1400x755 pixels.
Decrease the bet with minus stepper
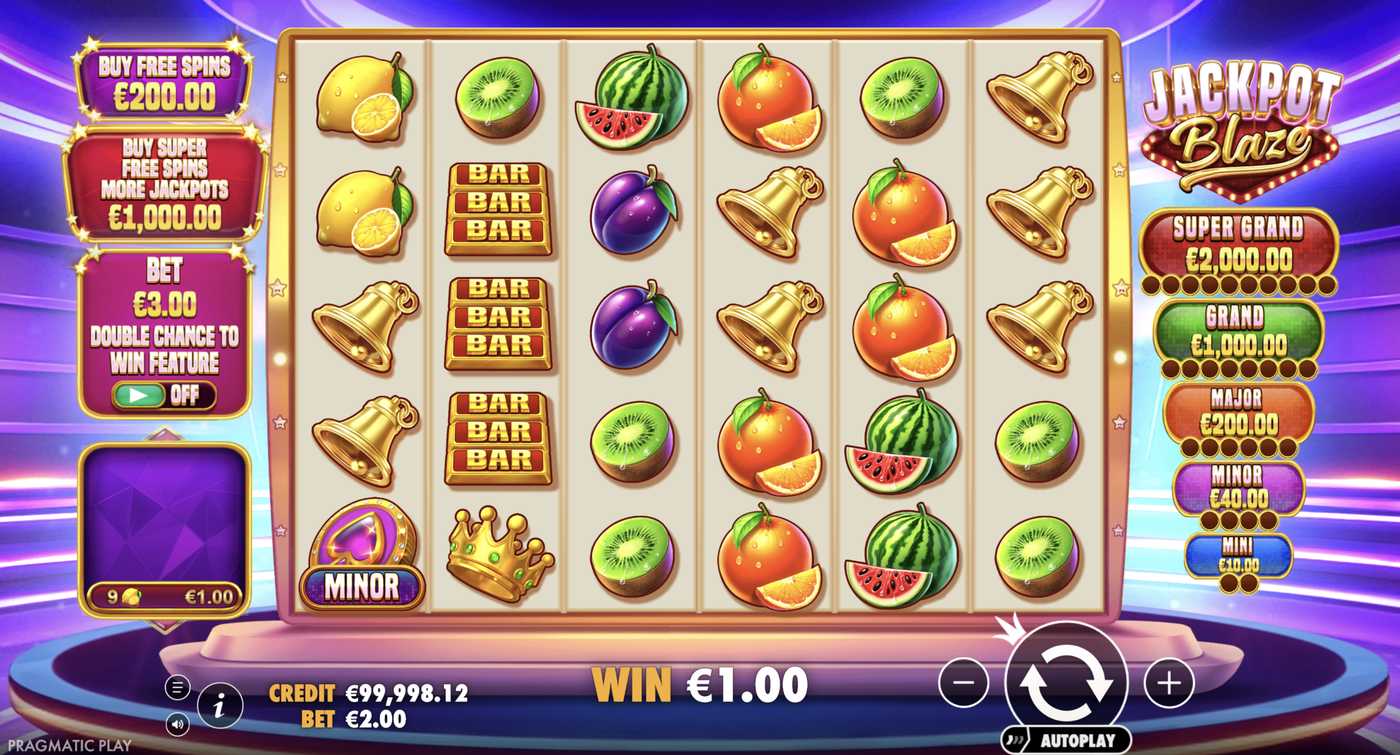(x=965, y=681)
